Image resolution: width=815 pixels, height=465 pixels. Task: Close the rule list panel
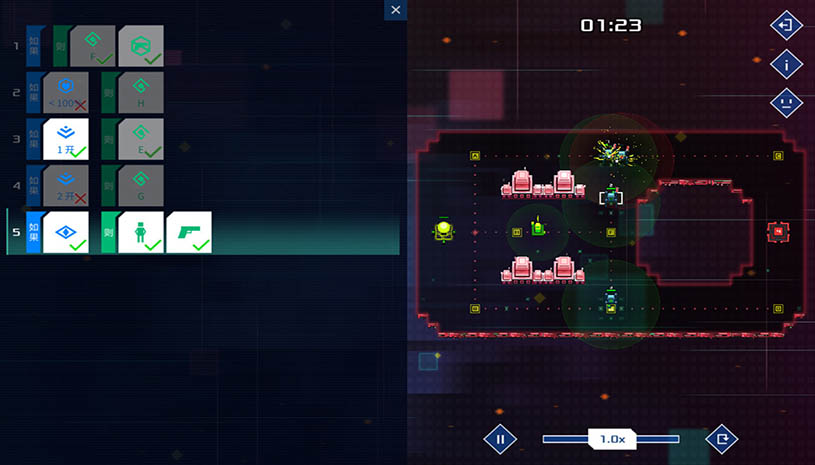(396, 10)
